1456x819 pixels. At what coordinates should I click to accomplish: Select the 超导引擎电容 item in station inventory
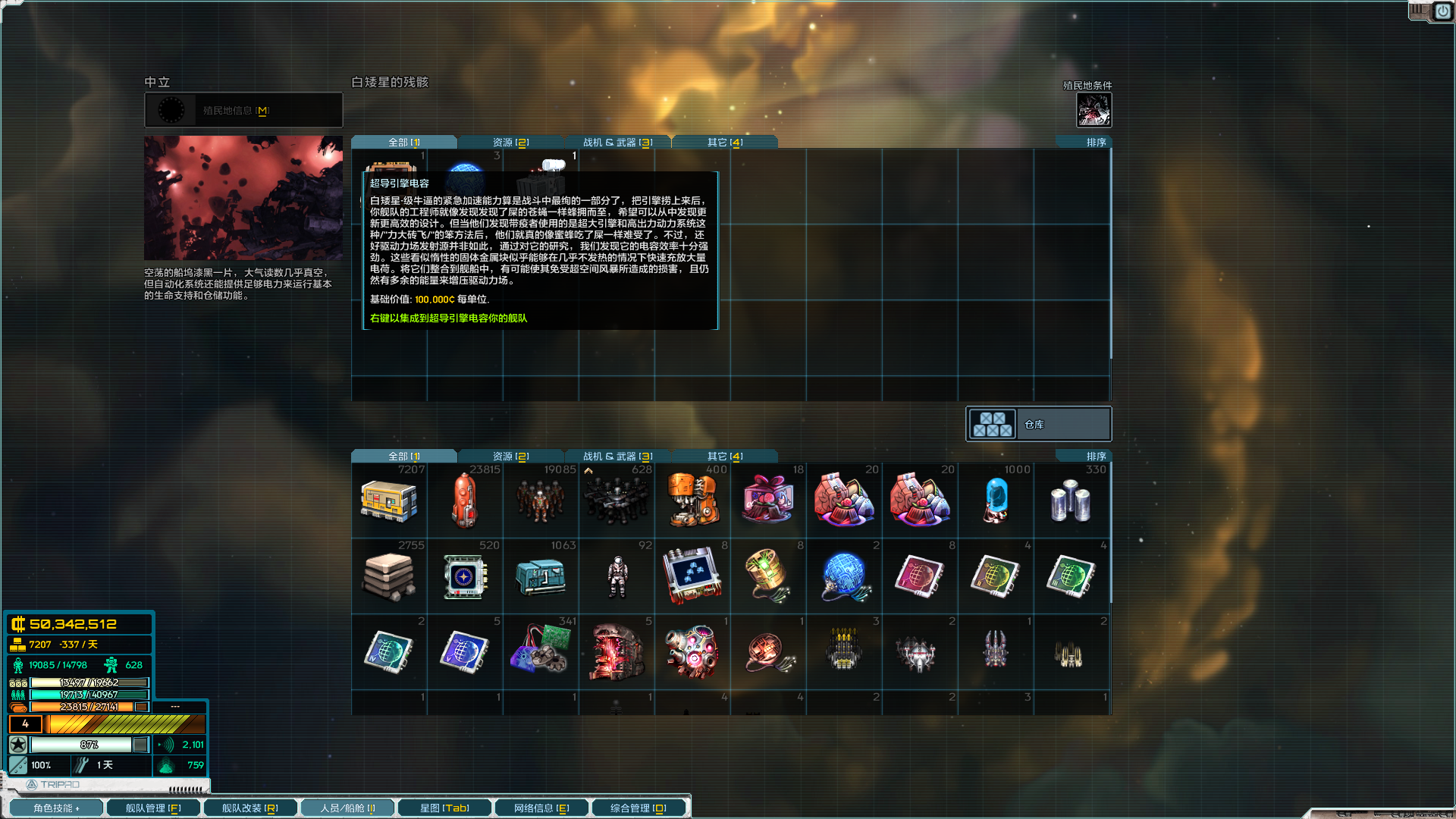389,165
